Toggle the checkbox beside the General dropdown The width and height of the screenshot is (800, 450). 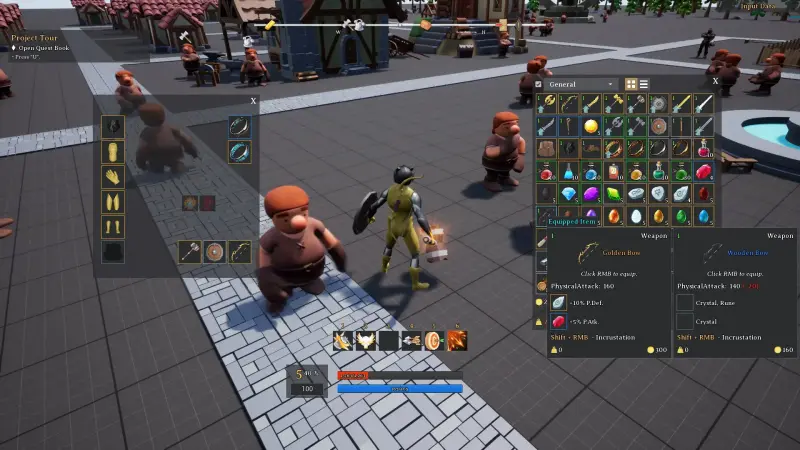point(539,84)
